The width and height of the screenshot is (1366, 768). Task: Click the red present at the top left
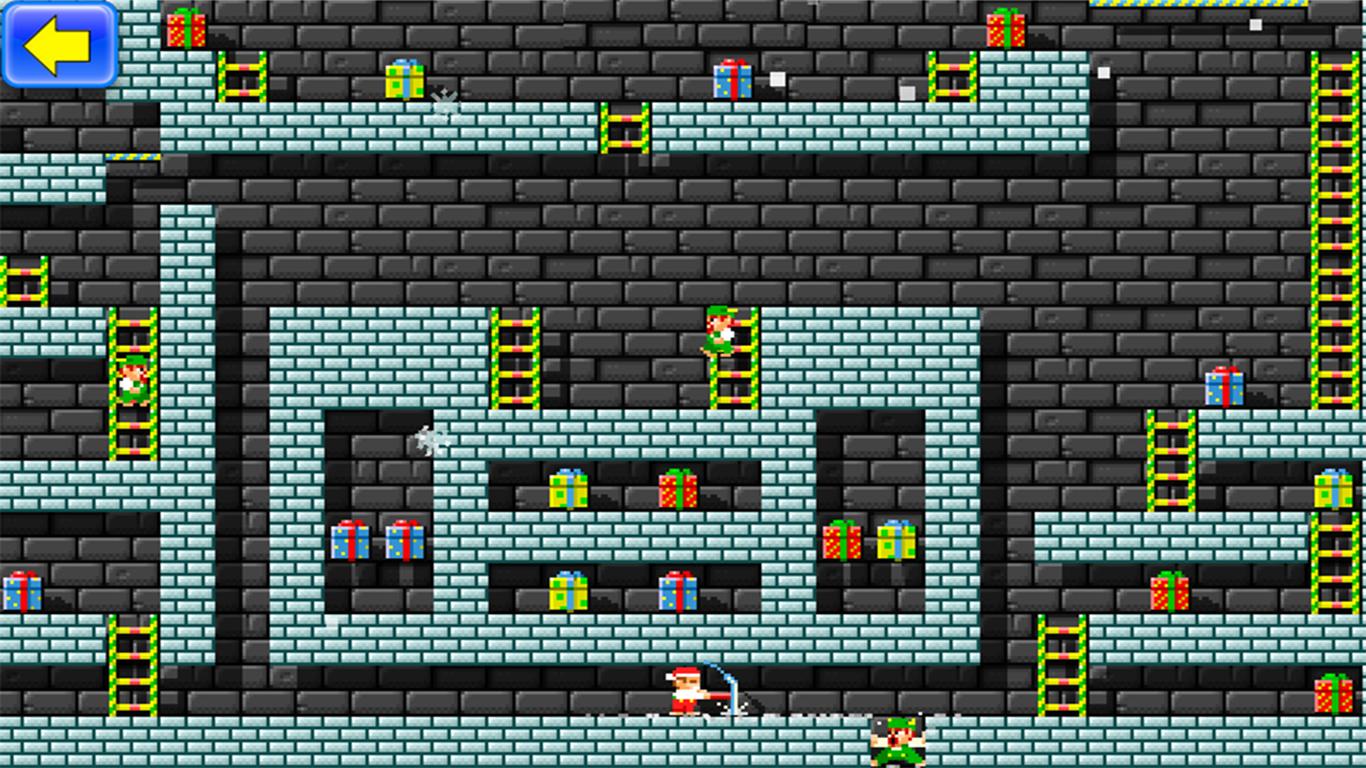[186, 28]
